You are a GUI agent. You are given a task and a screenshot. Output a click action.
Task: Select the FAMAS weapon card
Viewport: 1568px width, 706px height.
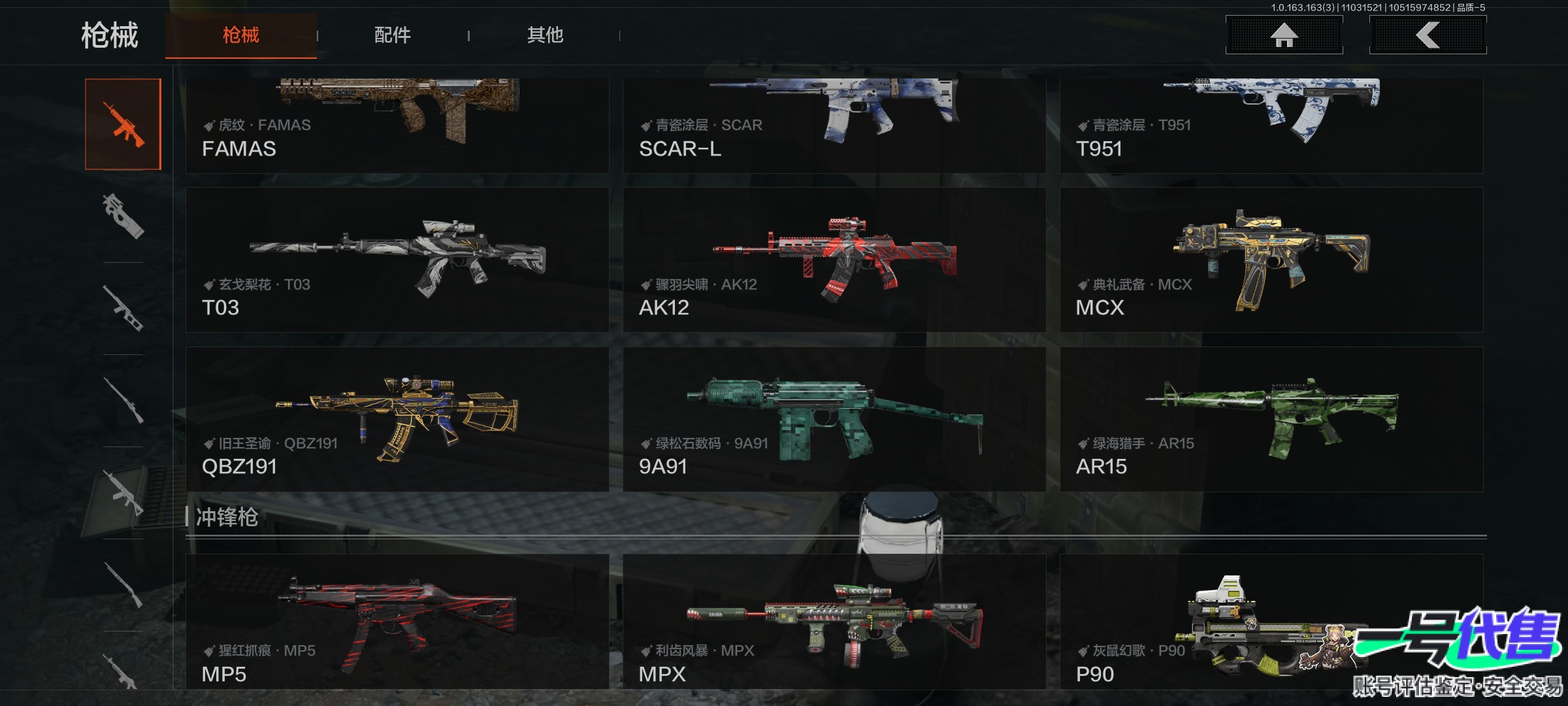coord(397,126)
